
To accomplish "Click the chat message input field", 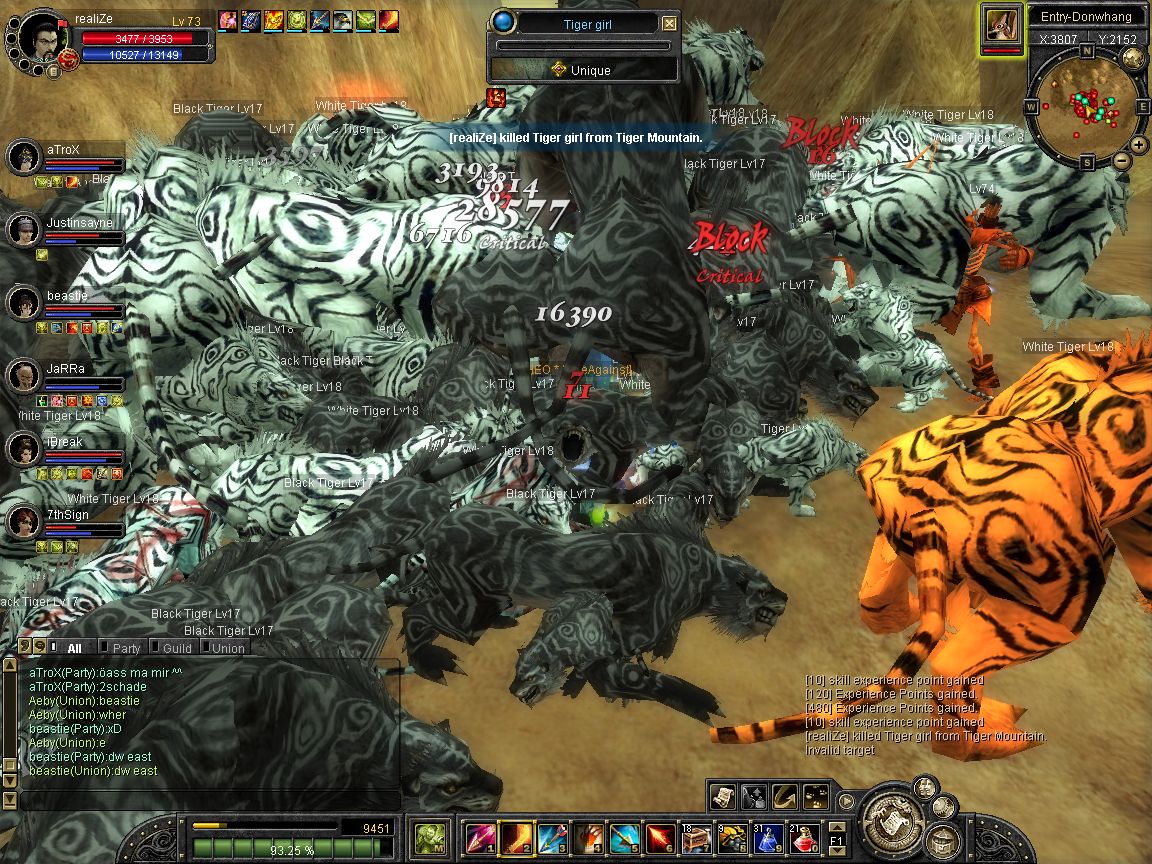I will (210, 800).
